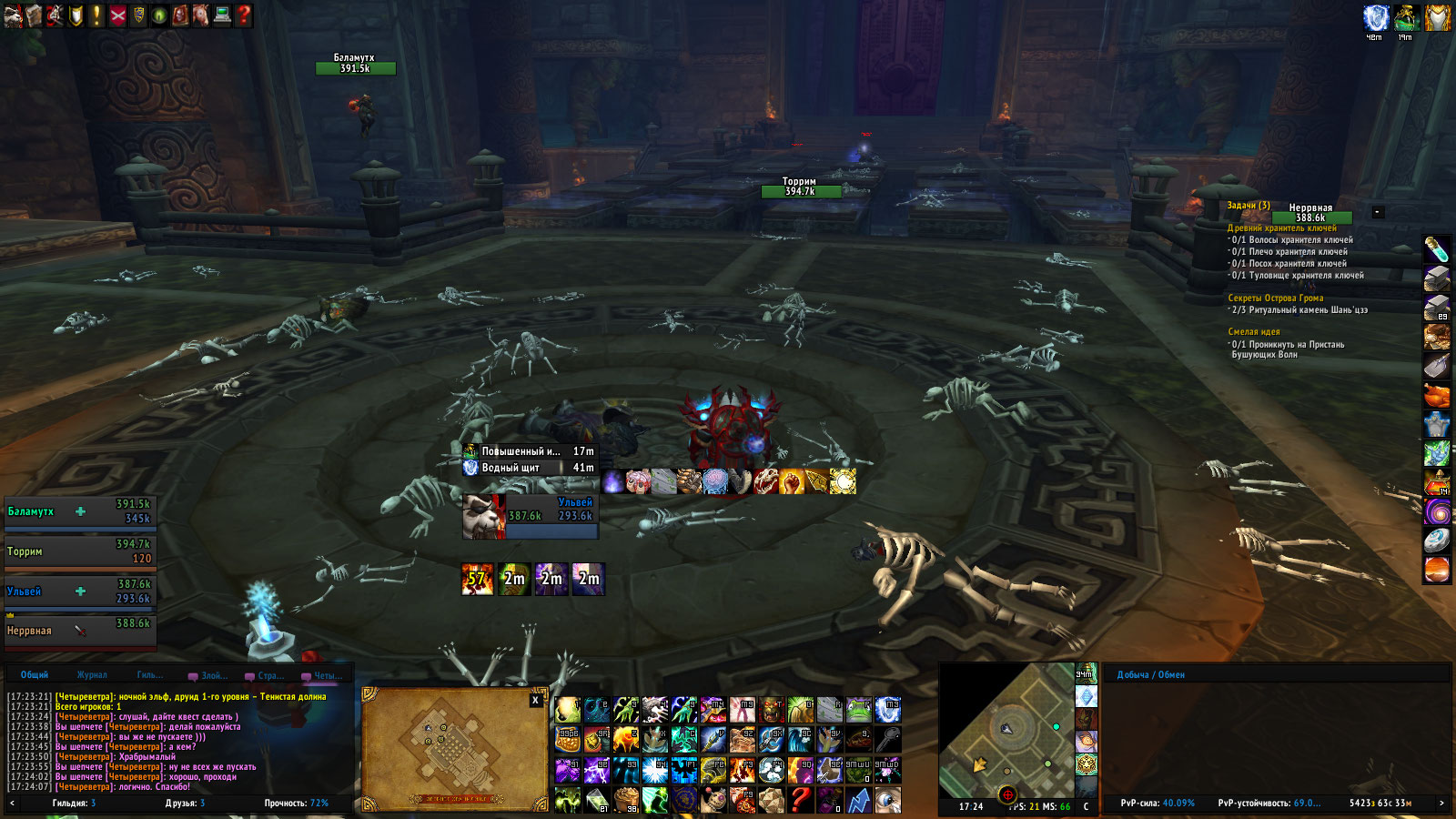Open the Добыча / Обмен tab
The width and height of the screenshot is (1456, 819).
1150,675
